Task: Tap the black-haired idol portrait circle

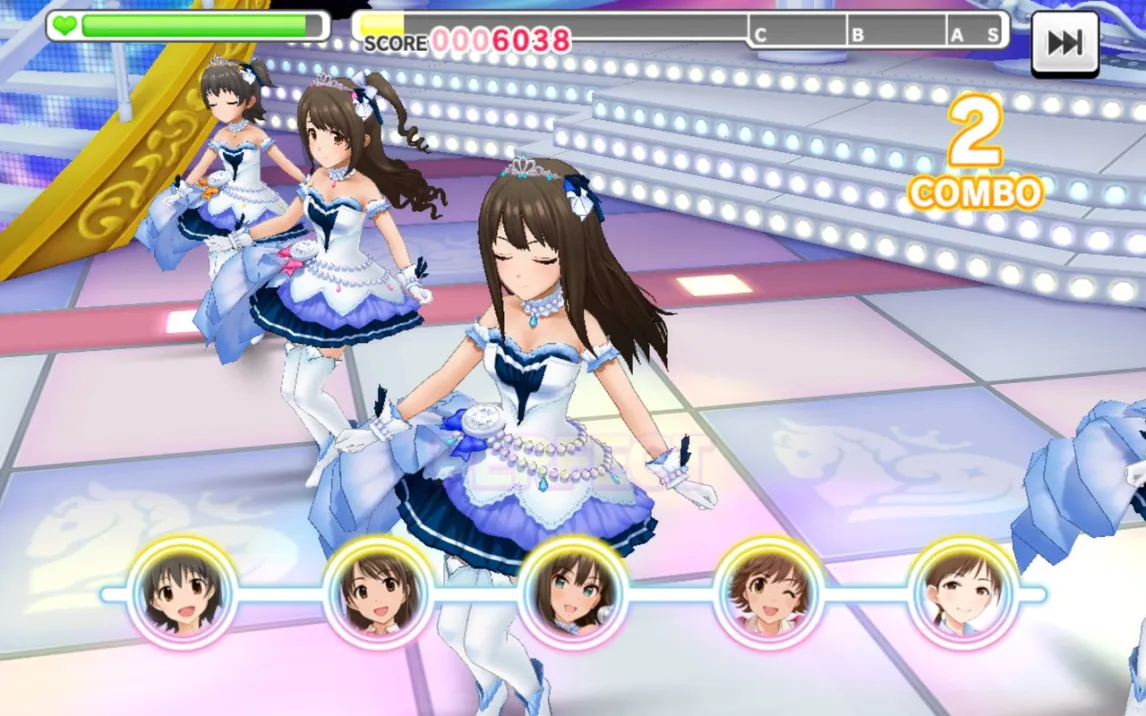Action: click(182, 592)
